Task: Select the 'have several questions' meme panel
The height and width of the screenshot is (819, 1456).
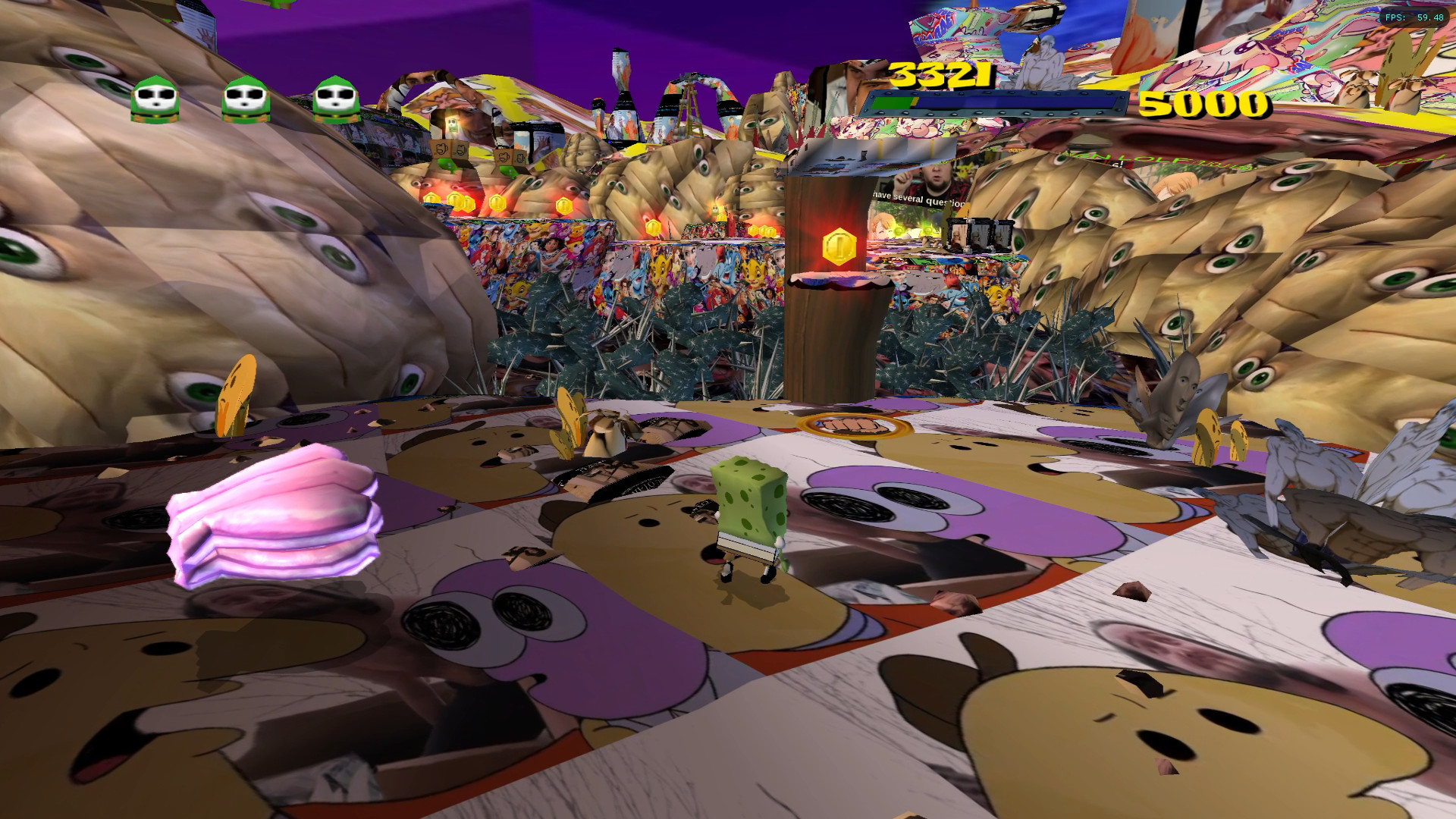Action: point(918,199)
